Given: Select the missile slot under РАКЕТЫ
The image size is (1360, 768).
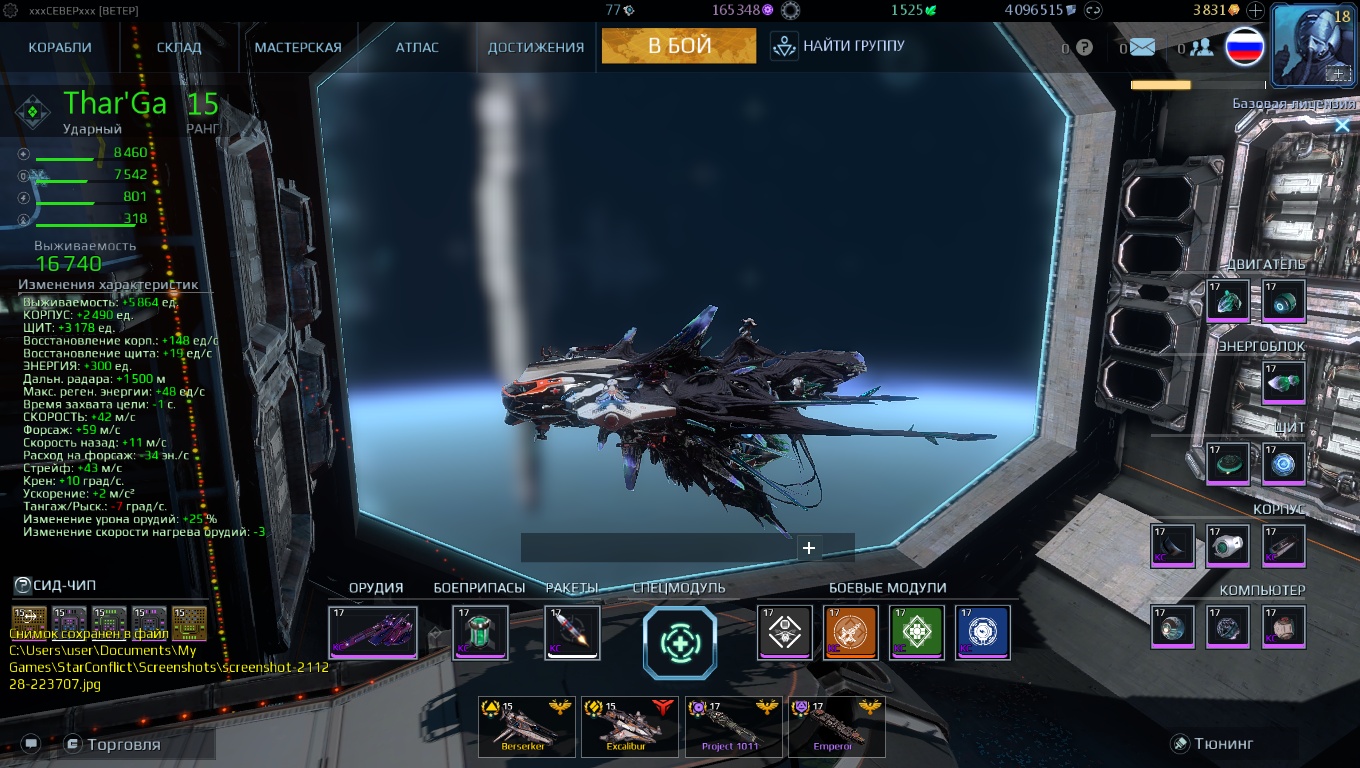Looking at the screenshot, I should (572, 632).
